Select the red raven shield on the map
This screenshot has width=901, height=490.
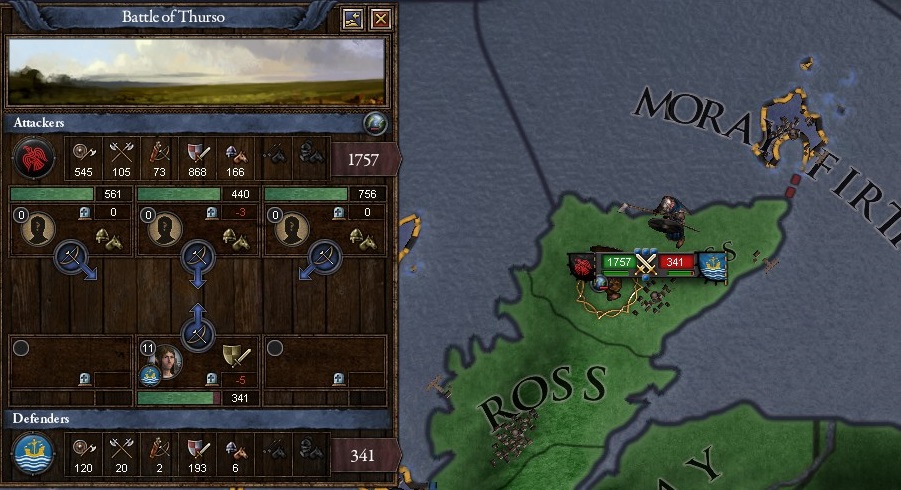[583, 266]
